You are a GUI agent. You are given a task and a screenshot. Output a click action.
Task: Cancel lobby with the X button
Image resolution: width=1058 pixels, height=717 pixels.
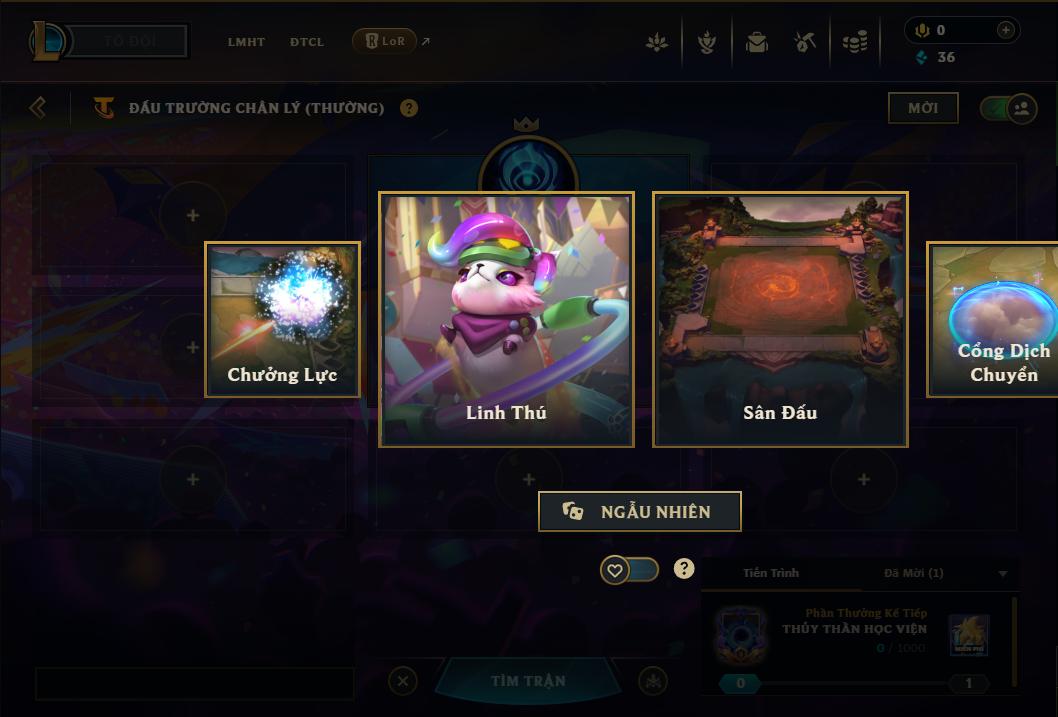[x=402, y=681]
